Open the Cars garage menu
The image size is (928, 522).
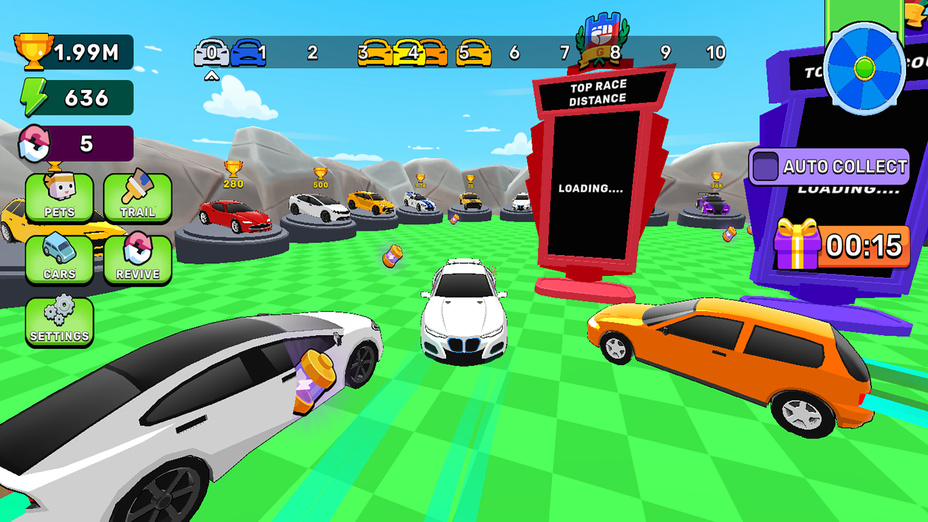point(59,259)
